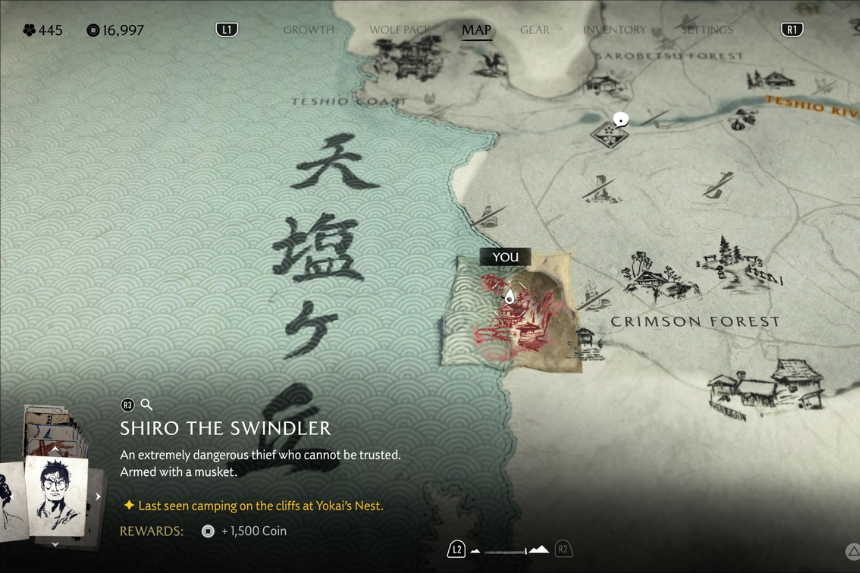Show the next card using the right arrow
The image size is (860, 573).
click(98, 496)
